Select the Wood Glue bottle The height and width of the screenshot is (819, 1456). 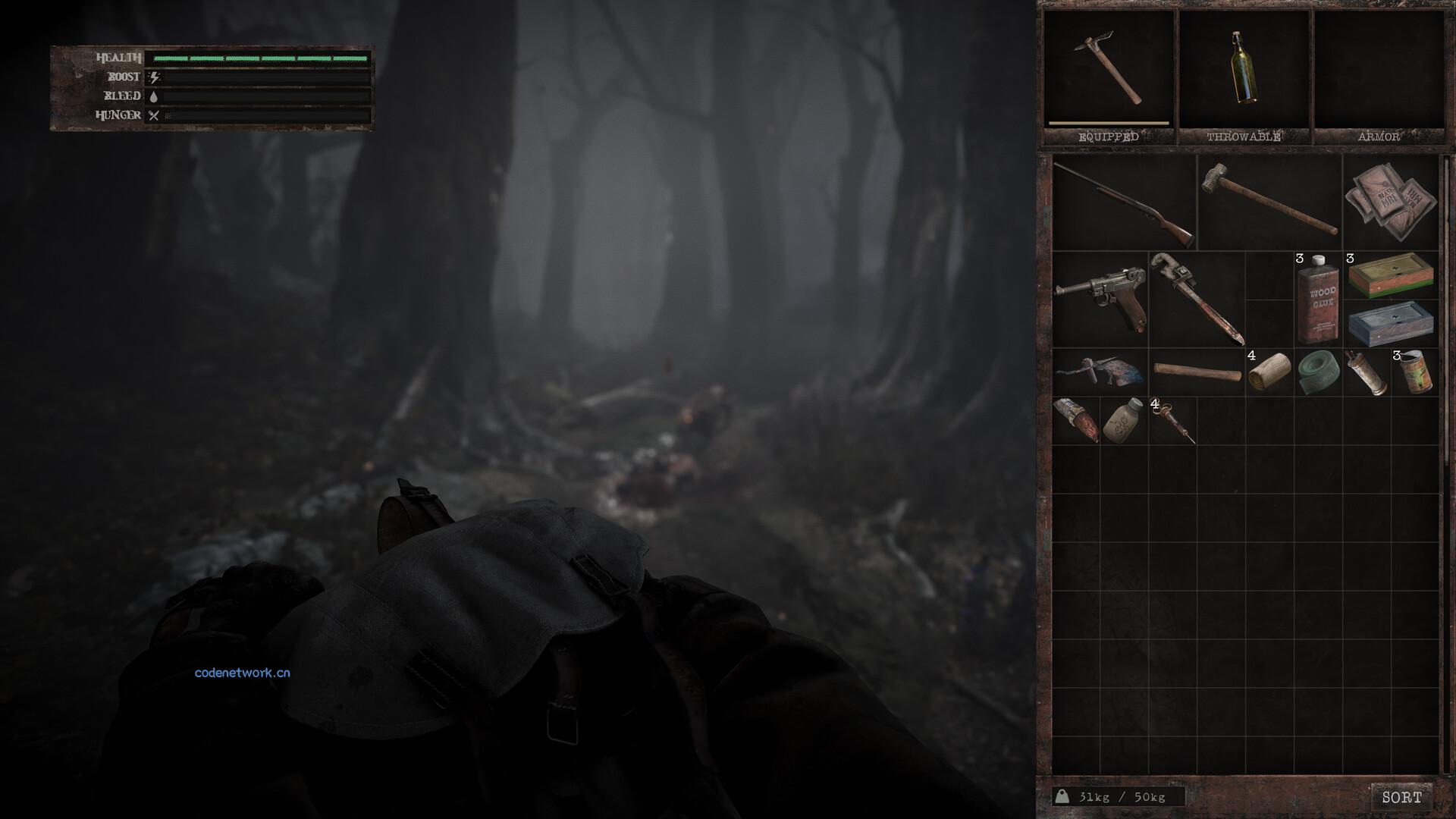[x=1317, y=300]
